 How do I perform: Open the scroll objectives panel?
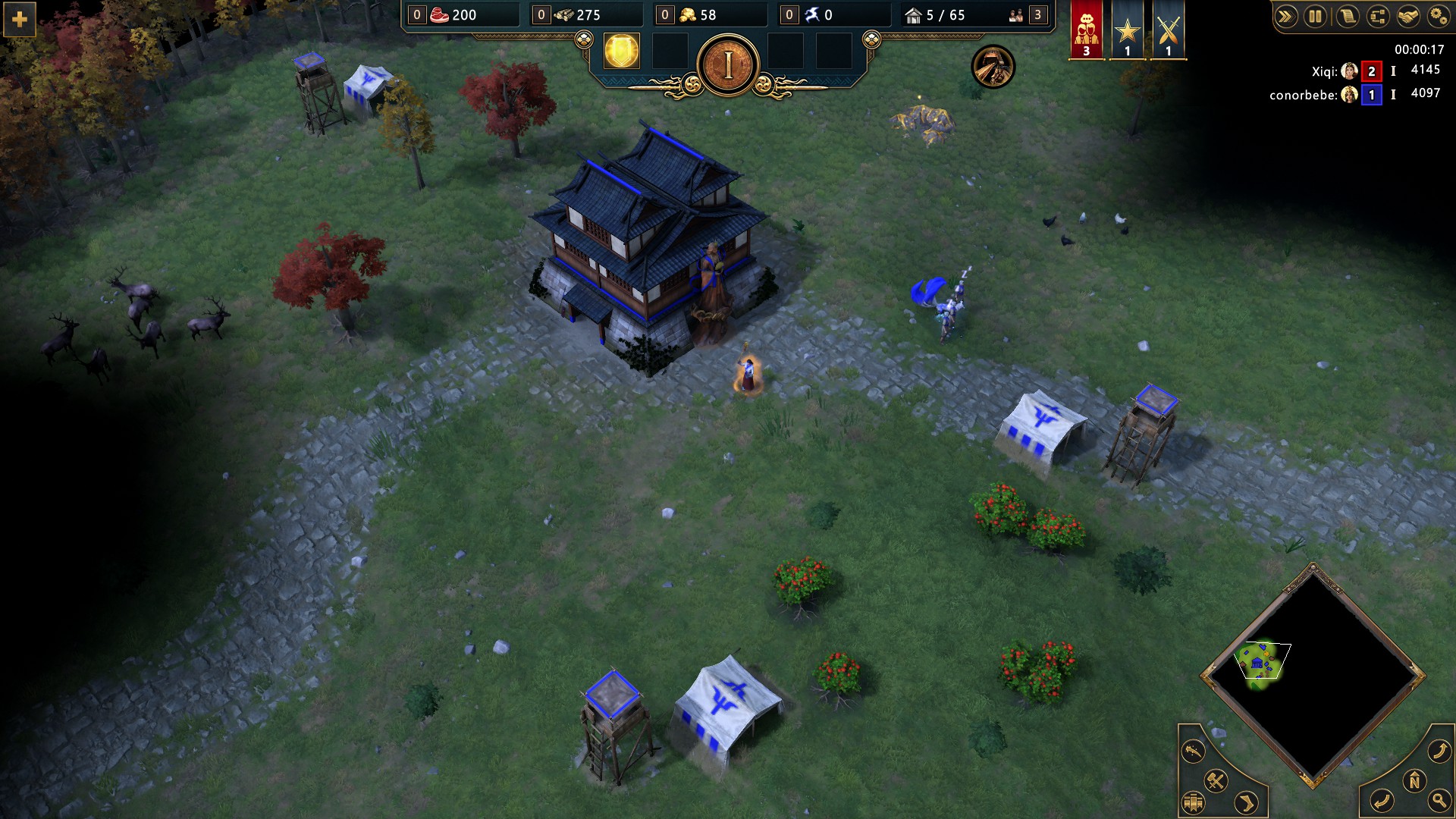point(1348,17)
